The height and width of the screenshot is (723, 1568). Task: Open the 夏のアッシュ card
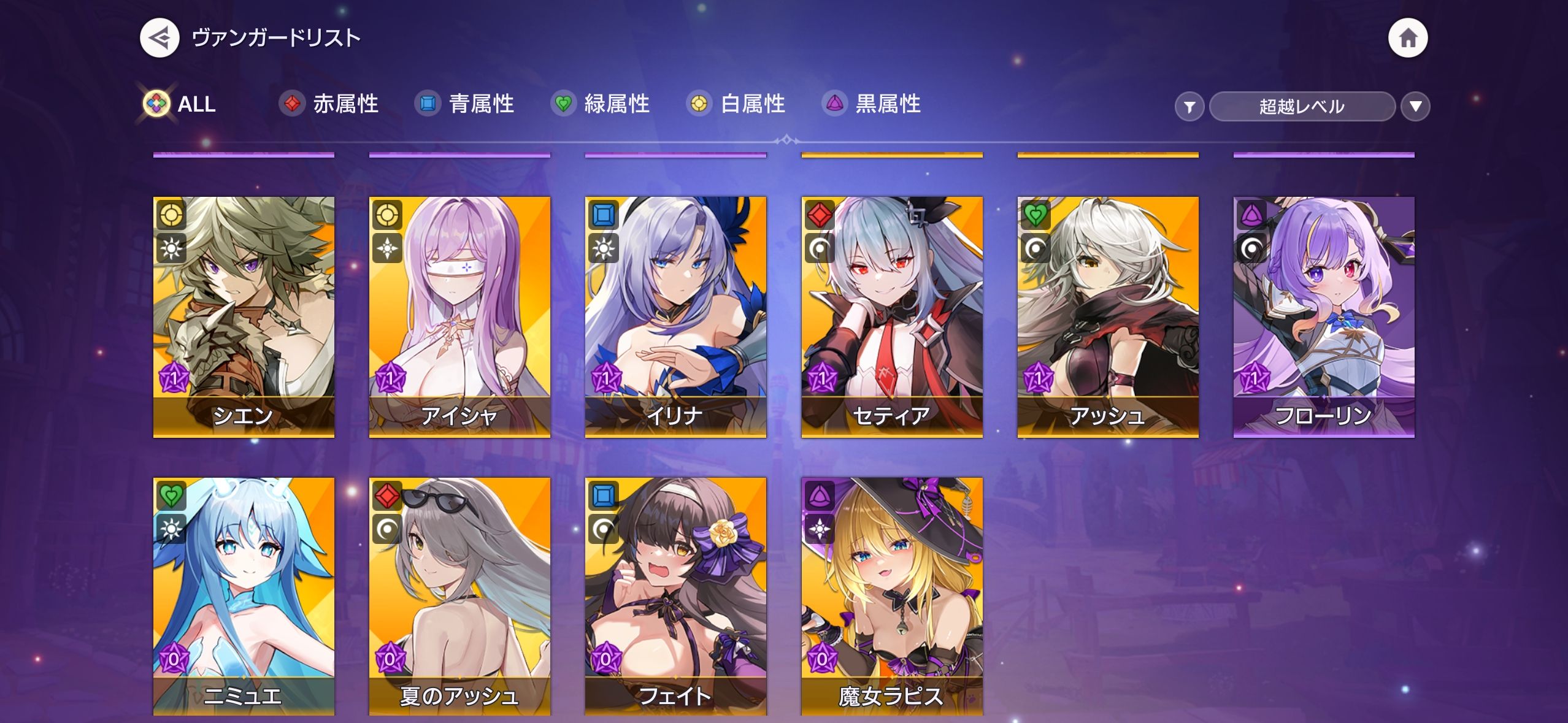[x=459, y=596]
